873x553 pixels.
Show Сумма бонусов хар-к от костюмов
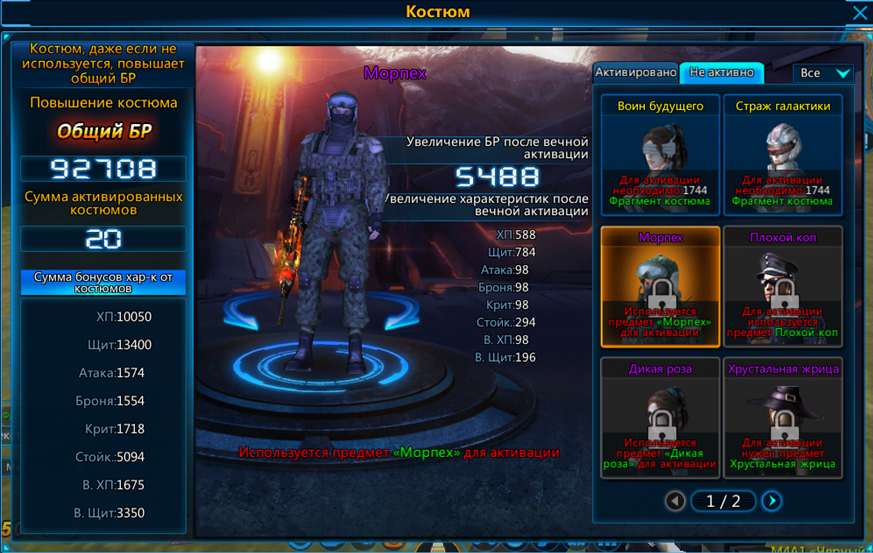[x=103, y=282]
